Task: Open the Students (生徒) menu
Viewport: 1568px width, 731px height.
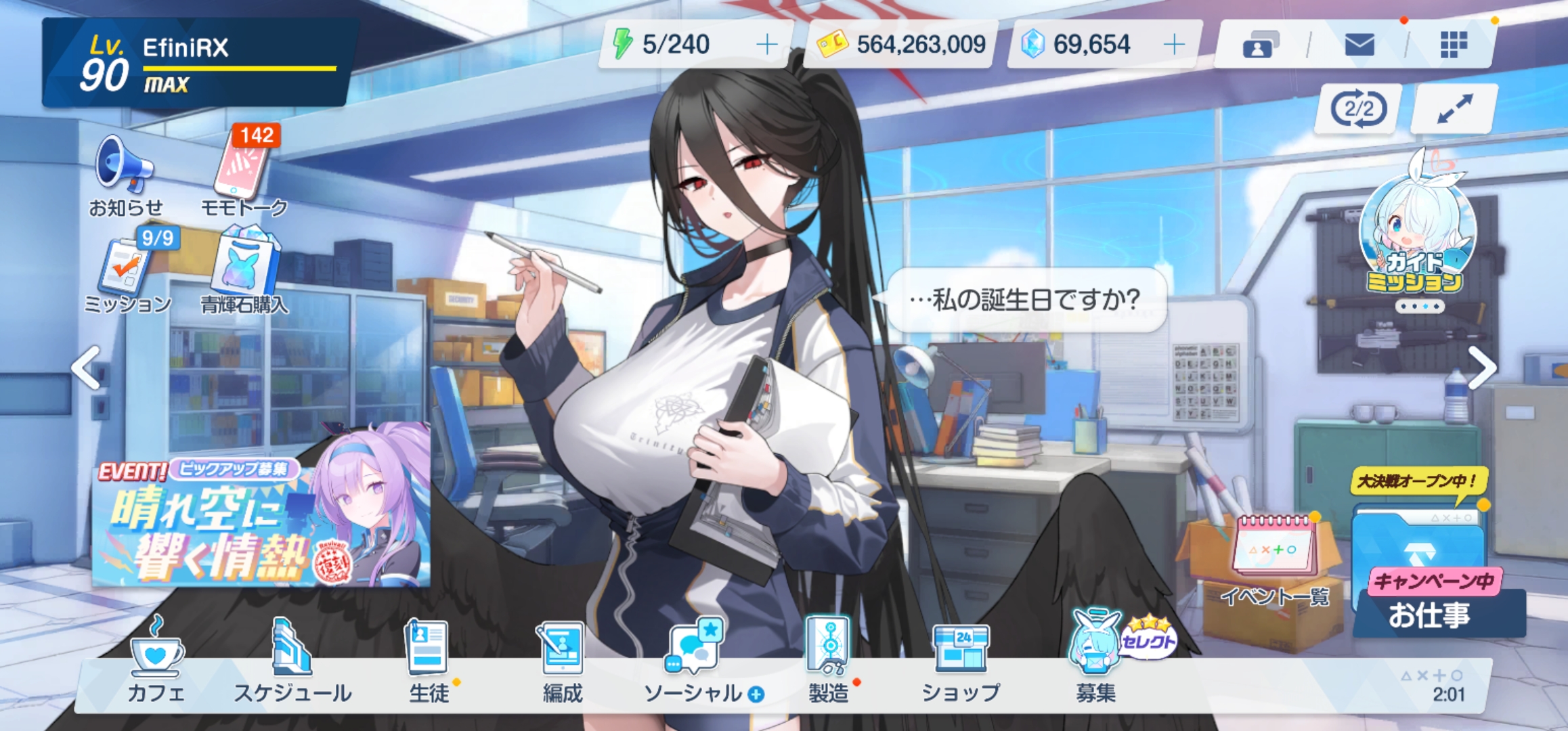Action: (x=428, y=660)
